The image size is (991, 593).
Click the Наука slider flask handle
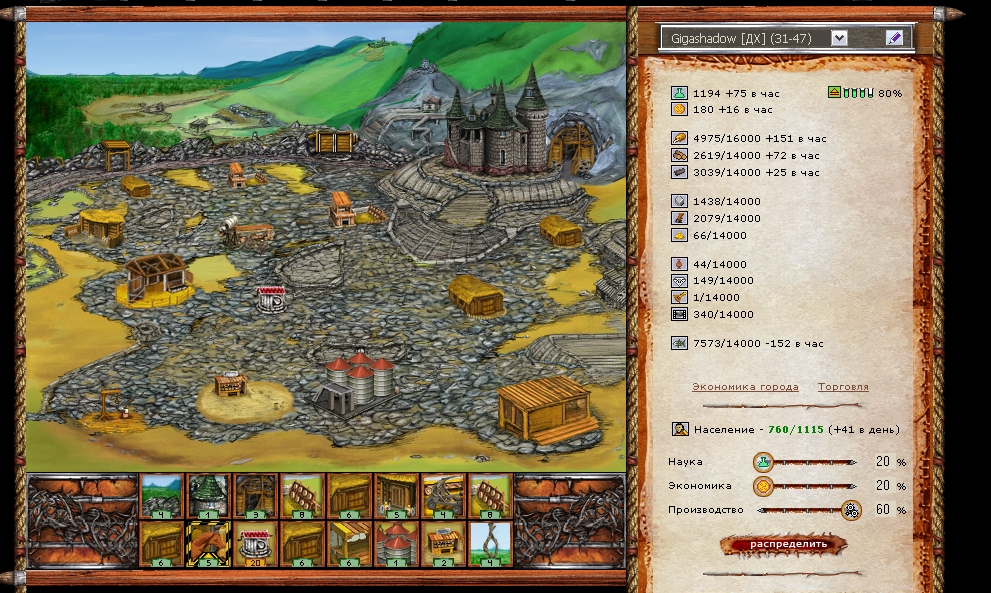click(763, 462)
